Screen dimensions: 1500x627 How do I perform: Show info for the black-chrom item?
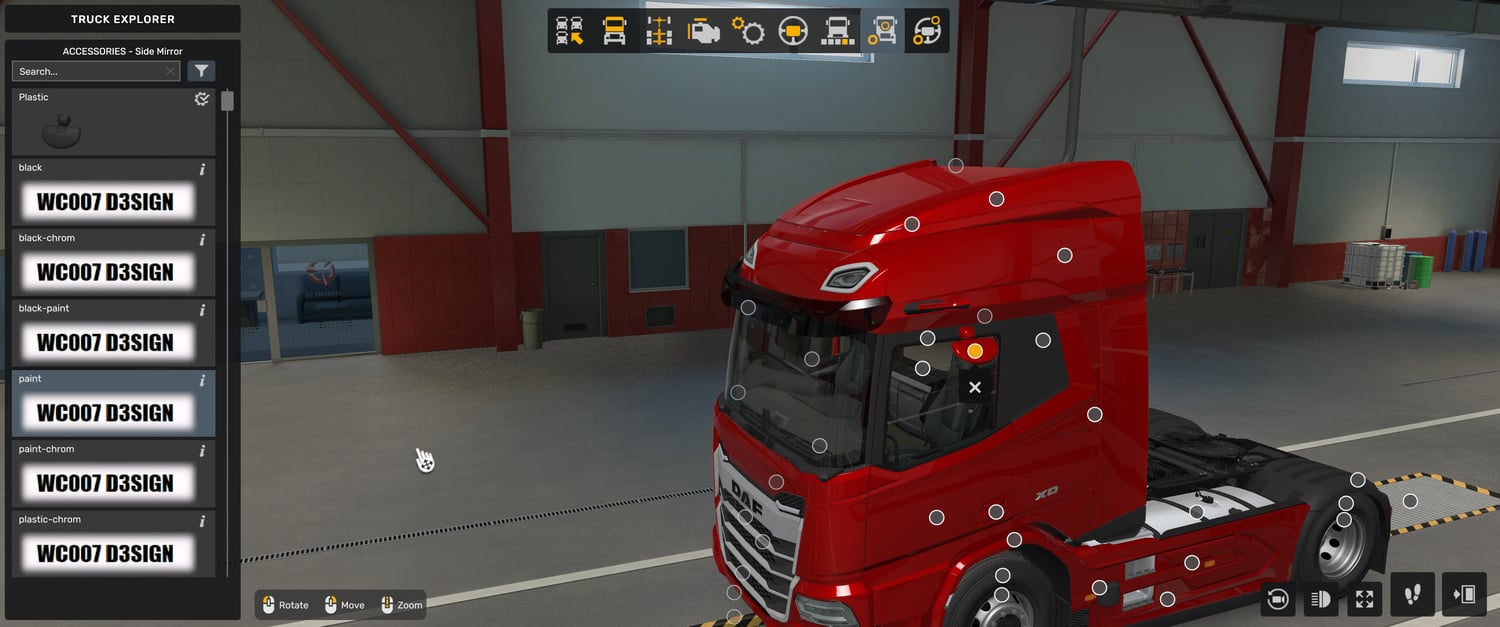tap(202, 240)
